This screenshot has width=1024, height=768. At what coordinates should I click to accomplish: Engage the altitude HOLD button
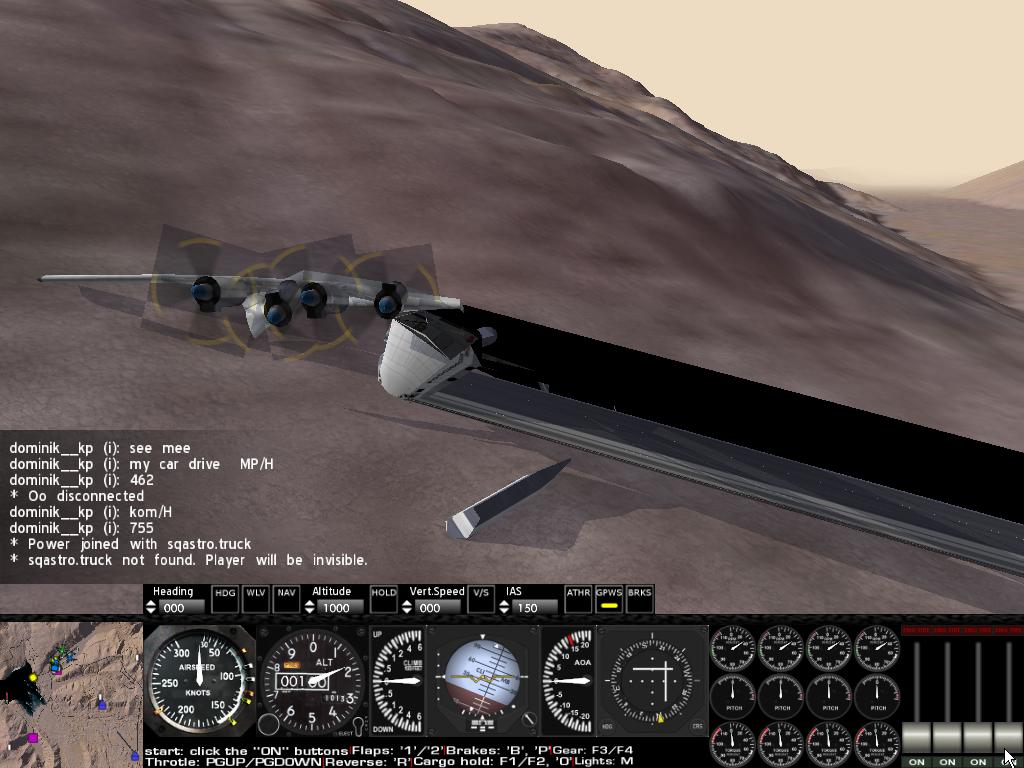coord(384,598)
